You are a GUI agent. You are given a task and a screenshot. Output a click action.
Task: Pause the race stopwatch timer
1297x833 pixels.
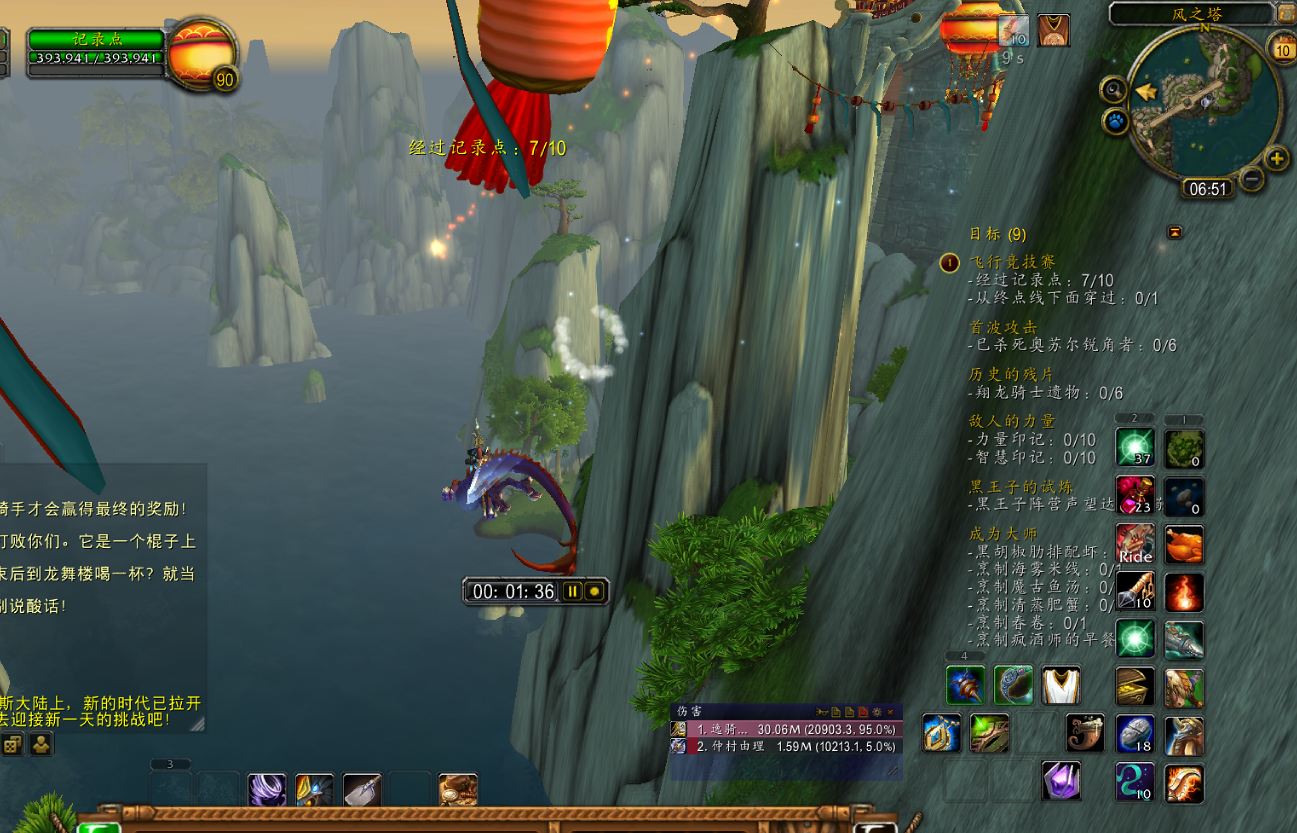[x=572, y=591]
